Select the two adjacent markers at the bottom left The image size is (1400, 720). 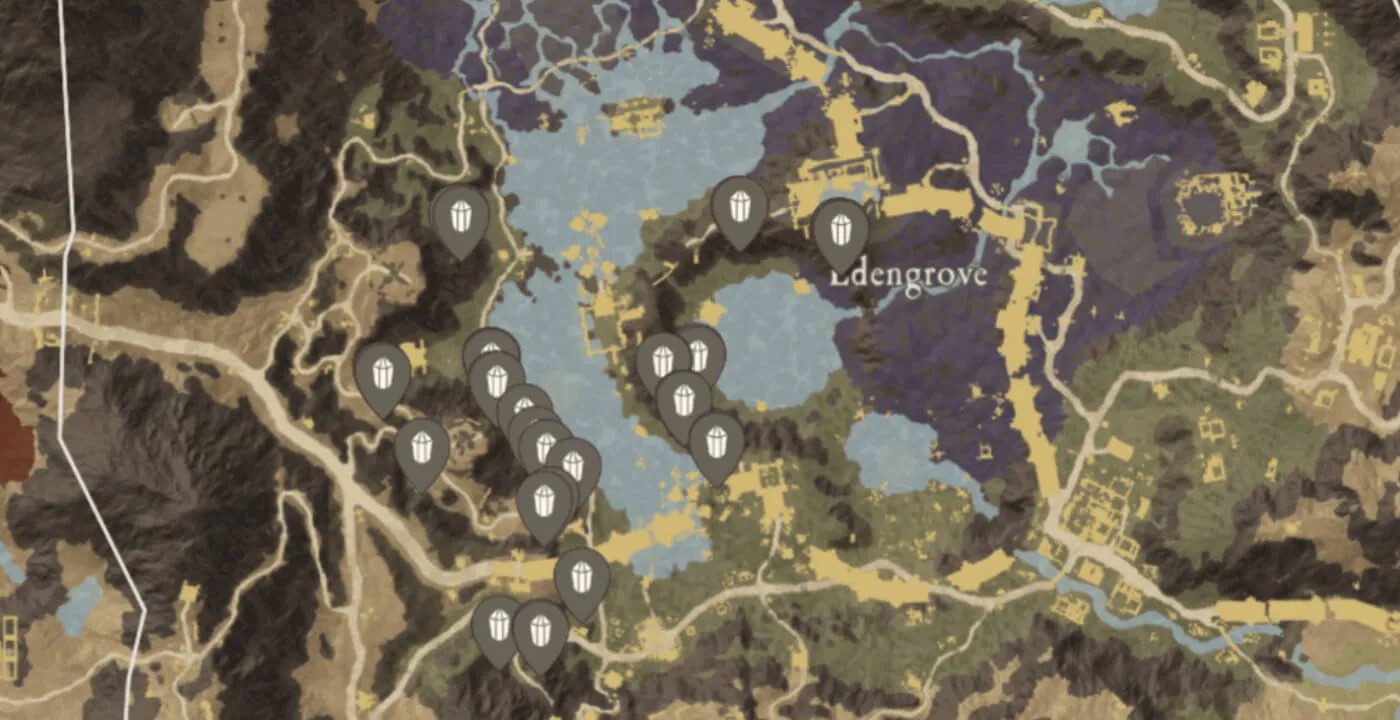[518, 628]
